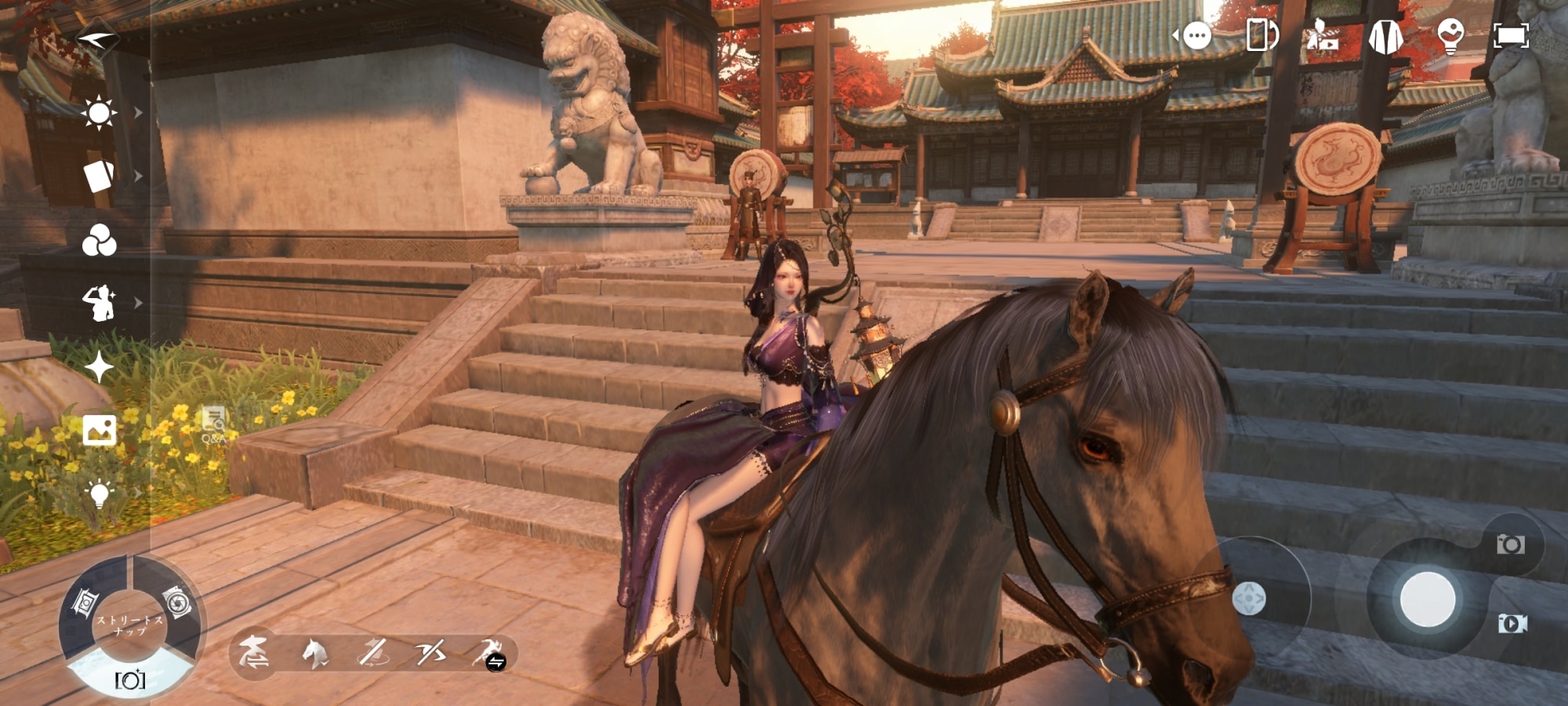The width and height of the screenshot is (1568, 706).
Task: Switch to the aperture lens wheel segment
Action: pos(178,602)
